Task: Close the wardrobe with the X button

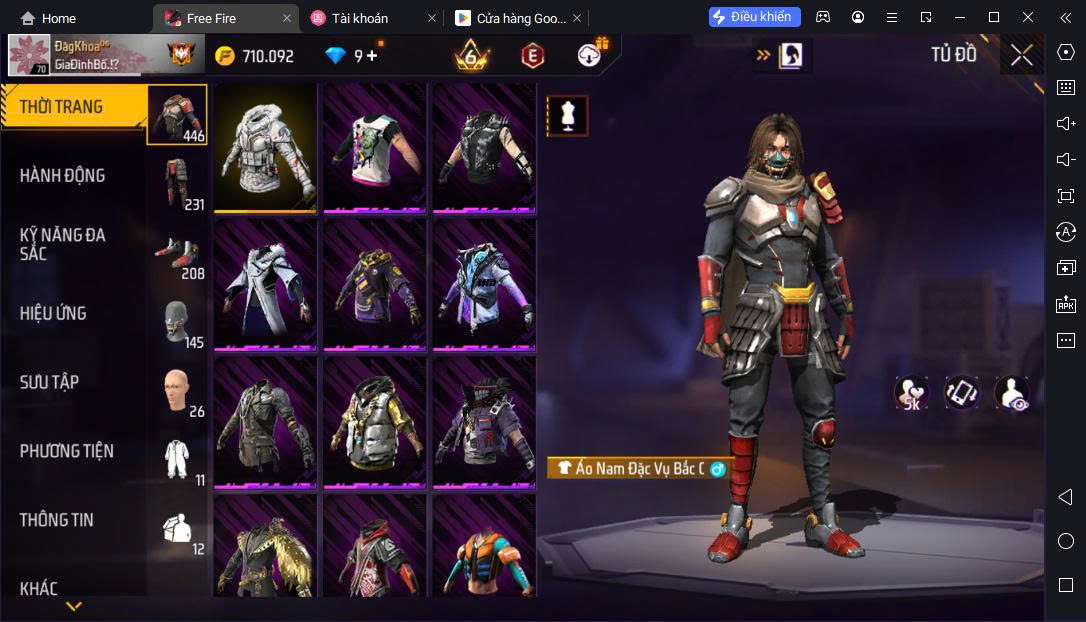Action: click(1021, 55)
